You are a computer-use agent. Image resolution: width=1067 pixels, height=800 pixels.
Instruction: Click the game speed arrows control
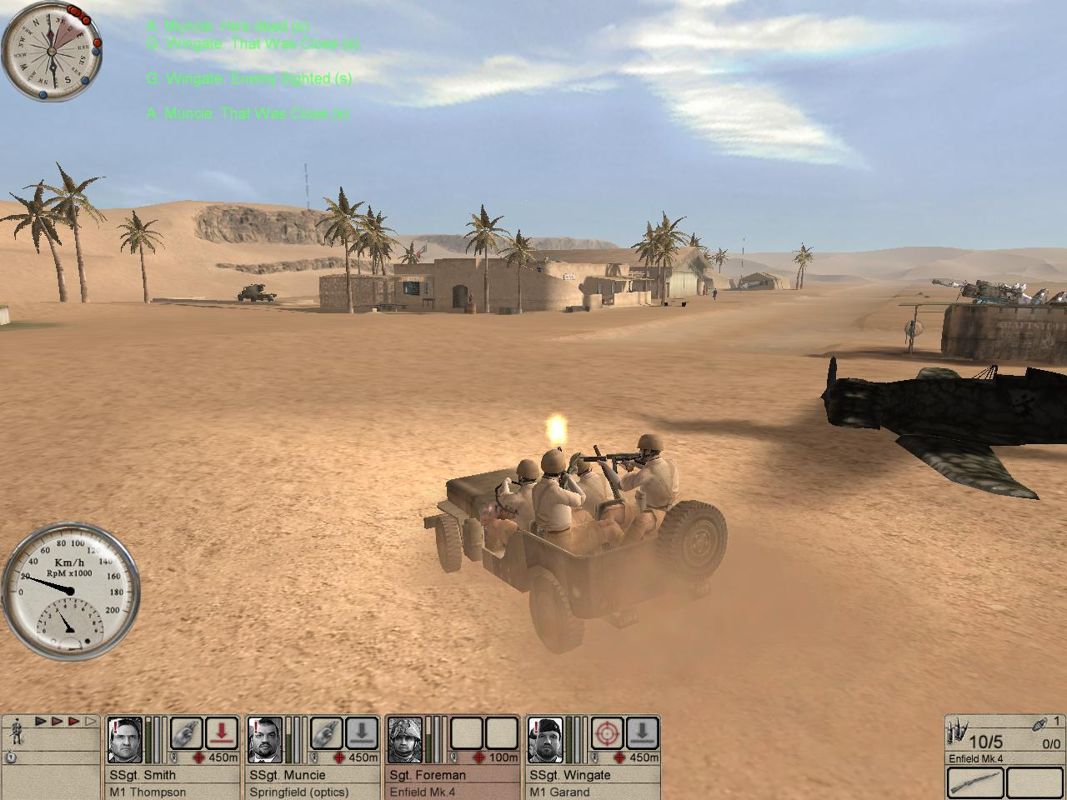67,720
